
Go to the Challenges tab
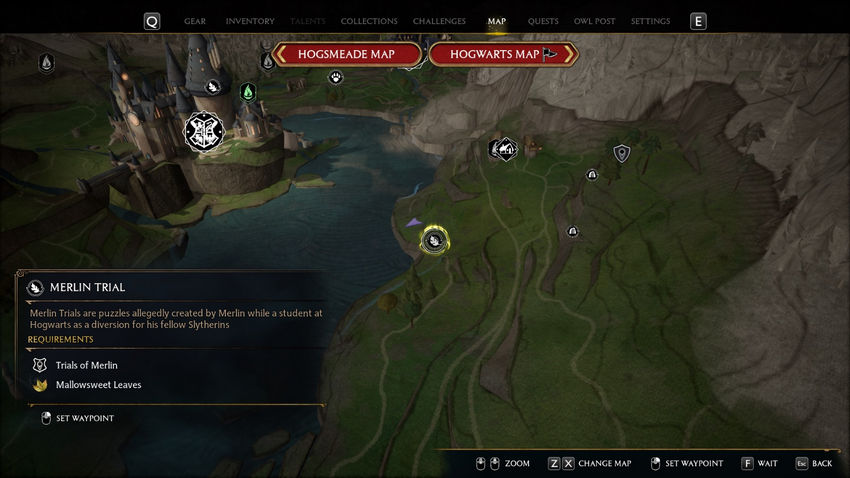(x=440, y=21)
